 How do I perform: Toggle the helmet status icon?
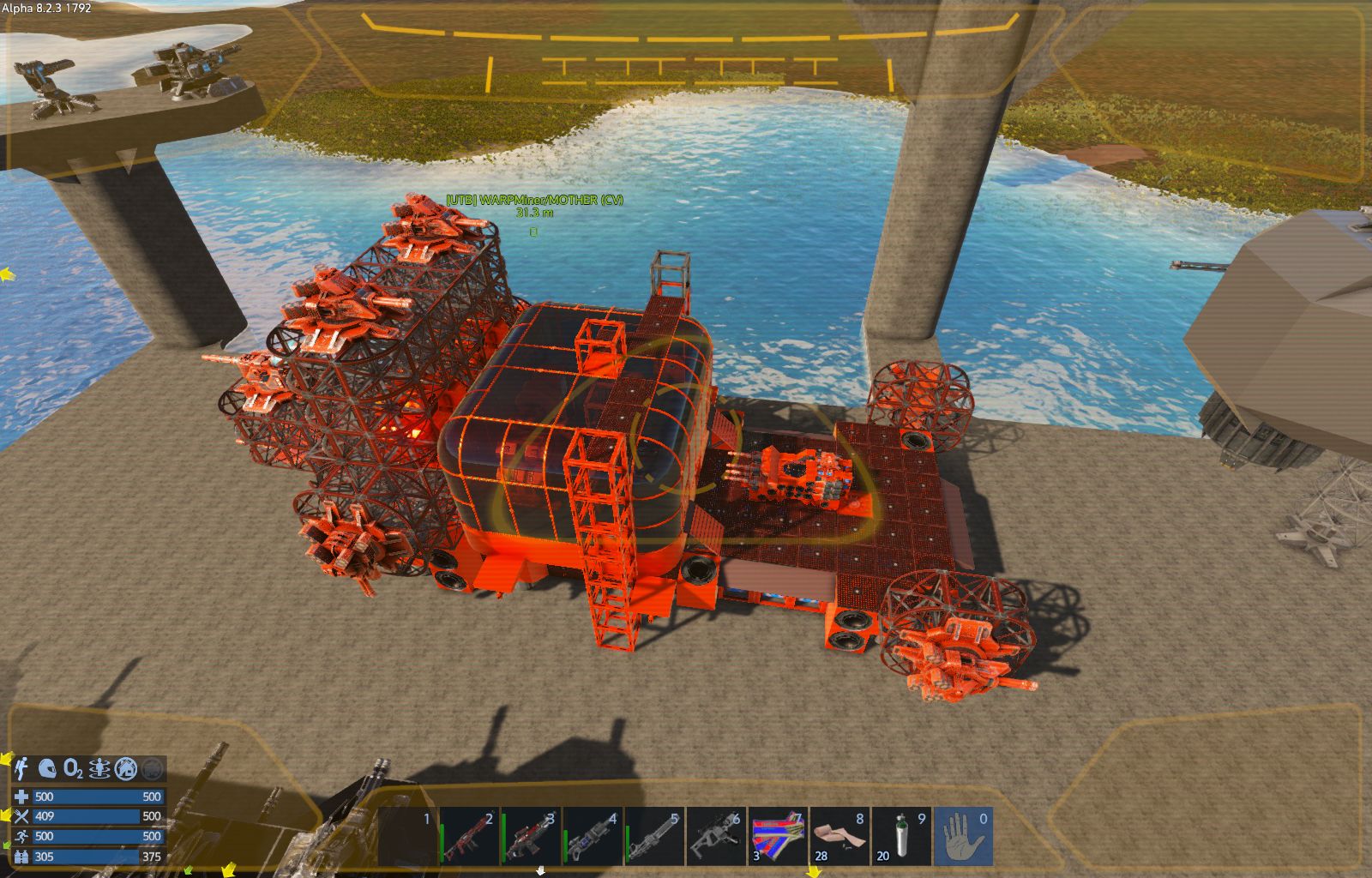[x=48, y=768]
